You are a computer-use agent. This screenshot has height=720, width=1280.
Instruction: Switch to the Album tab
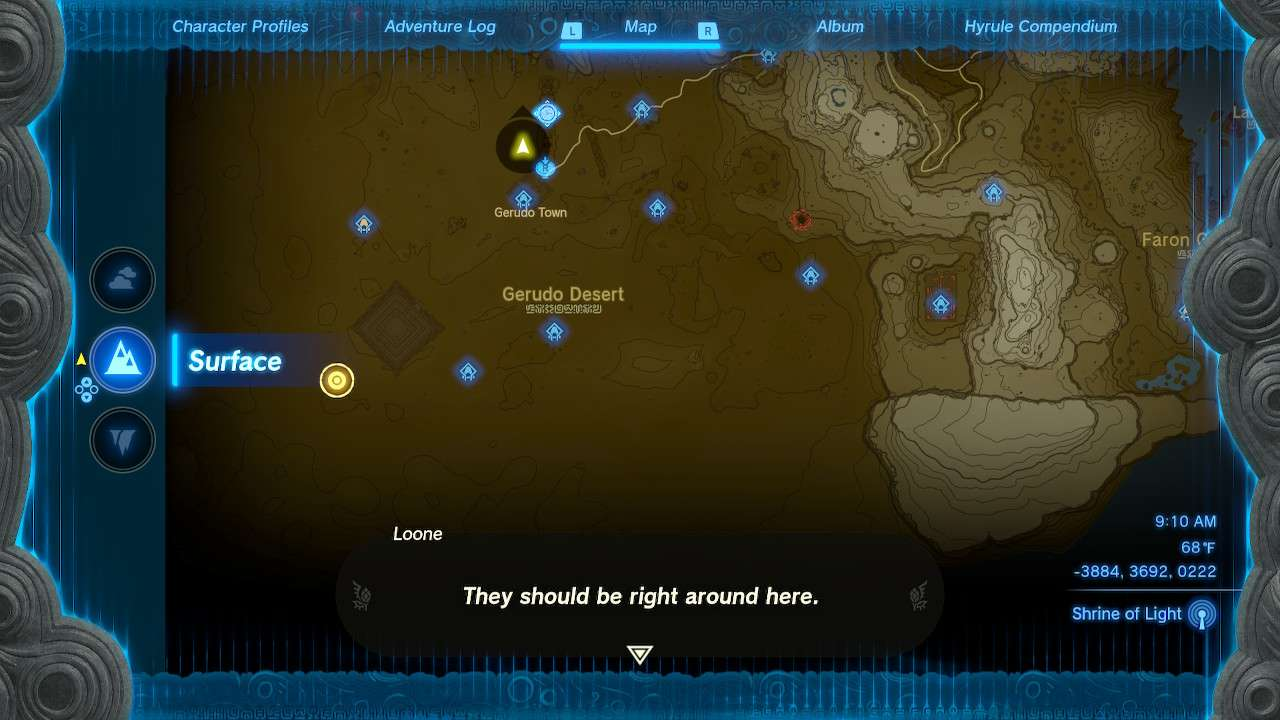click(x=840, y=26)
